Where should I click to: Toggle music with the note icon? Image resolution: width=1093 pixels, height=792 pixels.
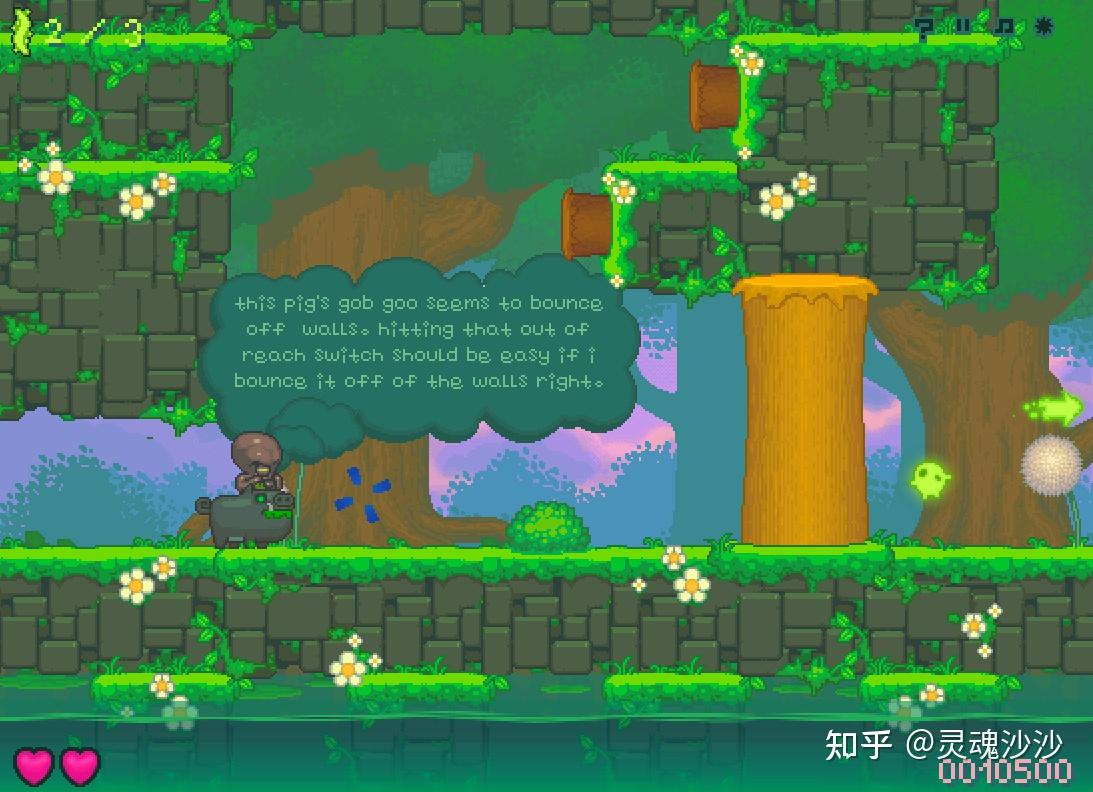coord(1003,27)
